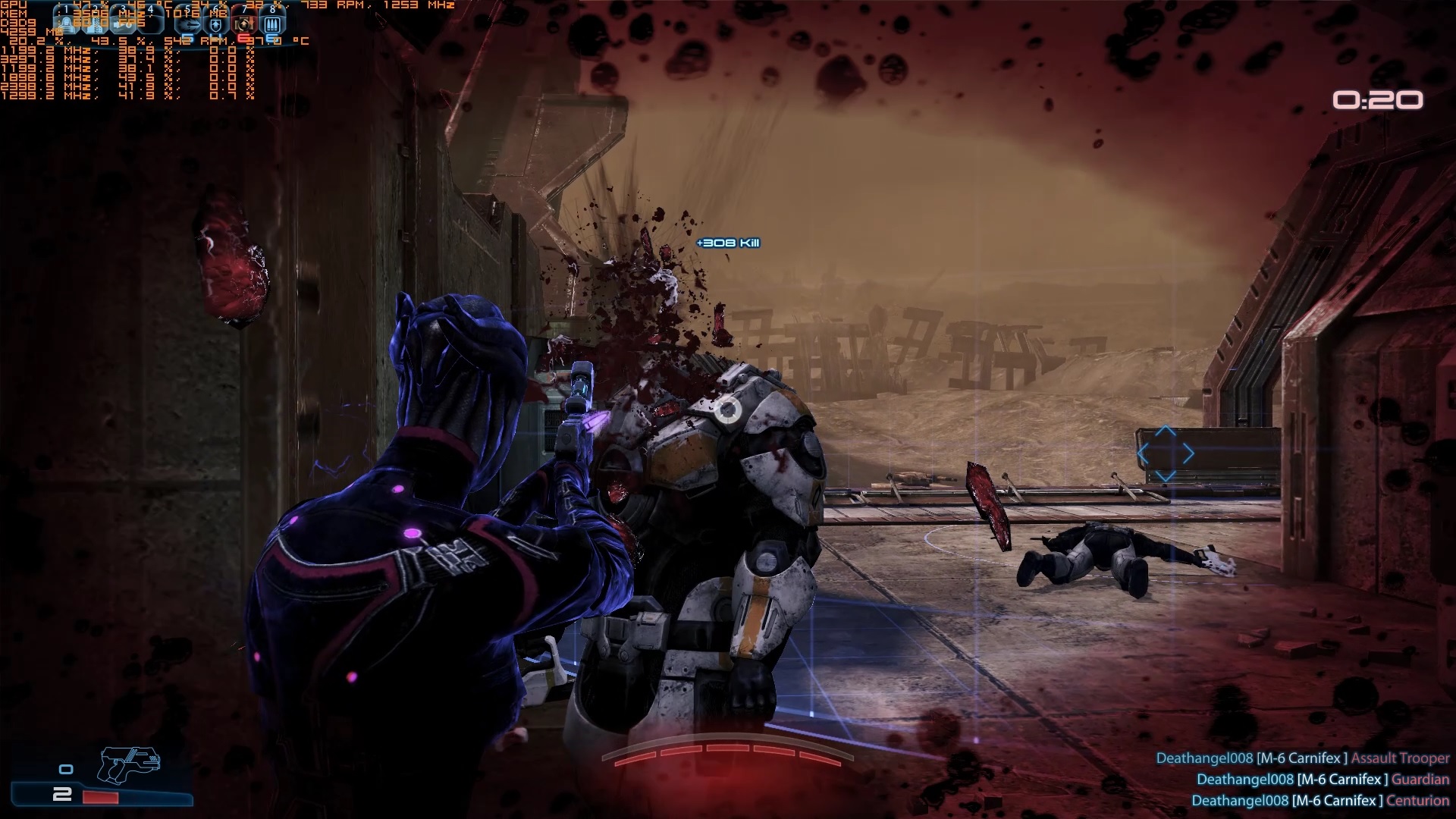Click the Carnifex pistol weapon icon

(128, 763)
